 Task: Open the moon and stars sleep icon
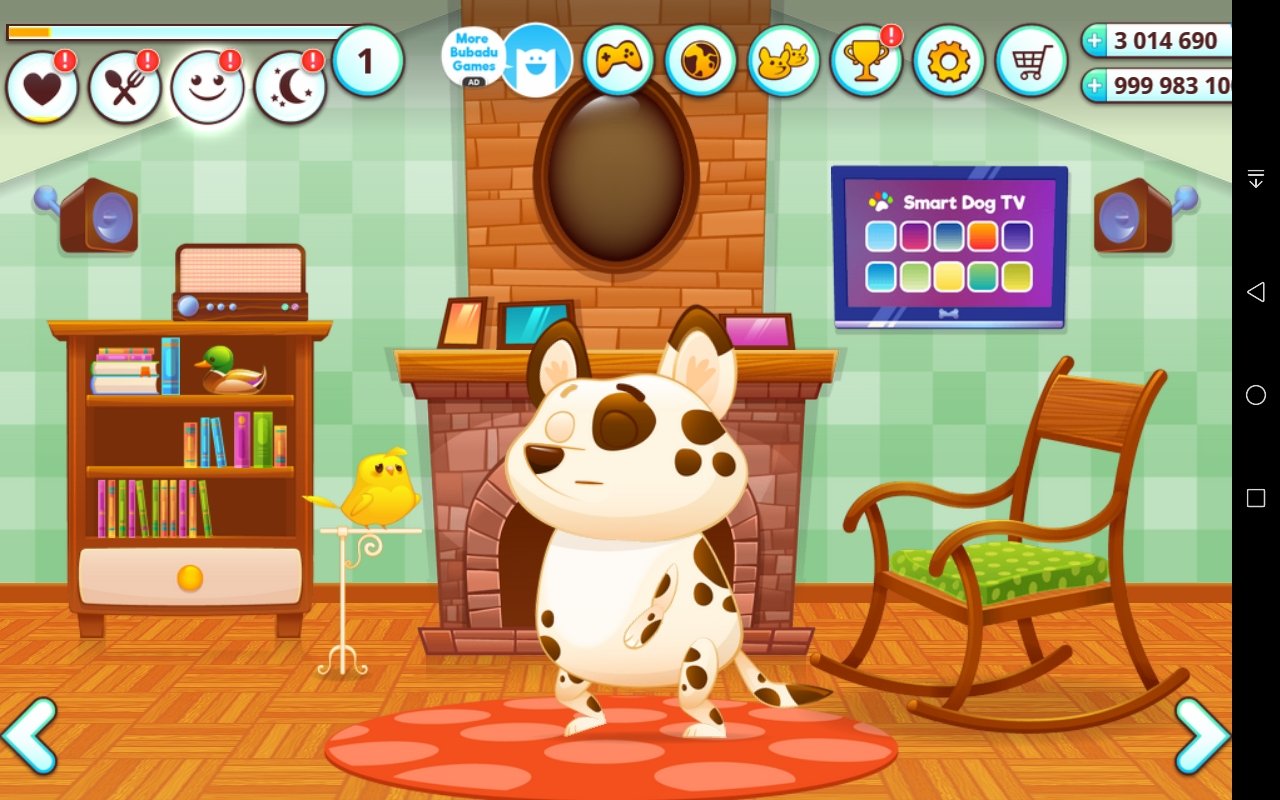coord(290,88)
